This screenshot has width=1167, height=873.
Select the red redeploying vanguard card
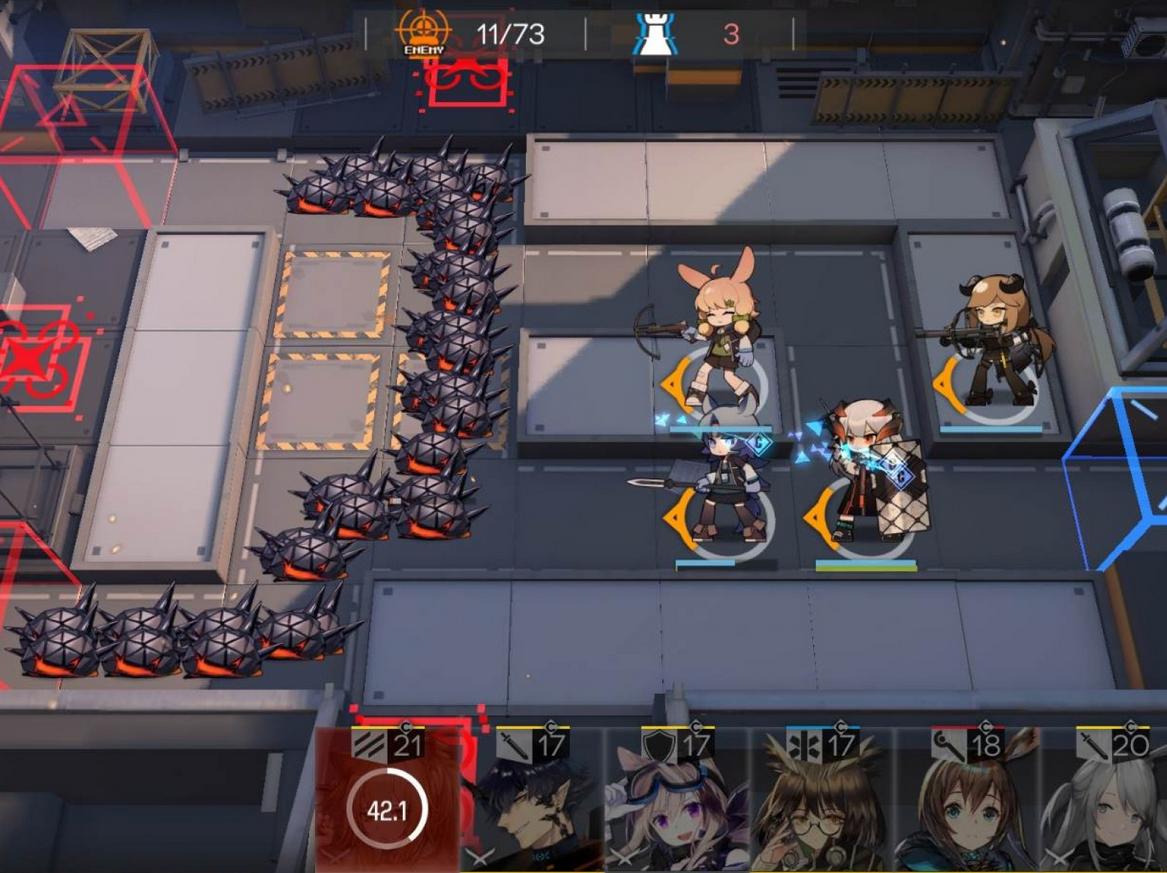click(387, 802)
